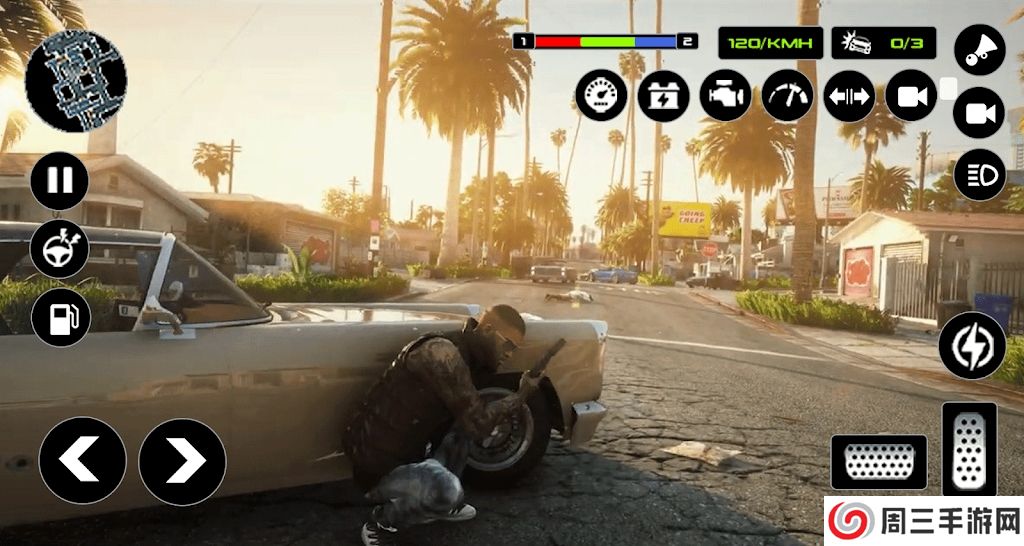The height and width of the screenshot is (546, 1024).
Task: Sound the horn button
Action: click(x=979, y=50)
